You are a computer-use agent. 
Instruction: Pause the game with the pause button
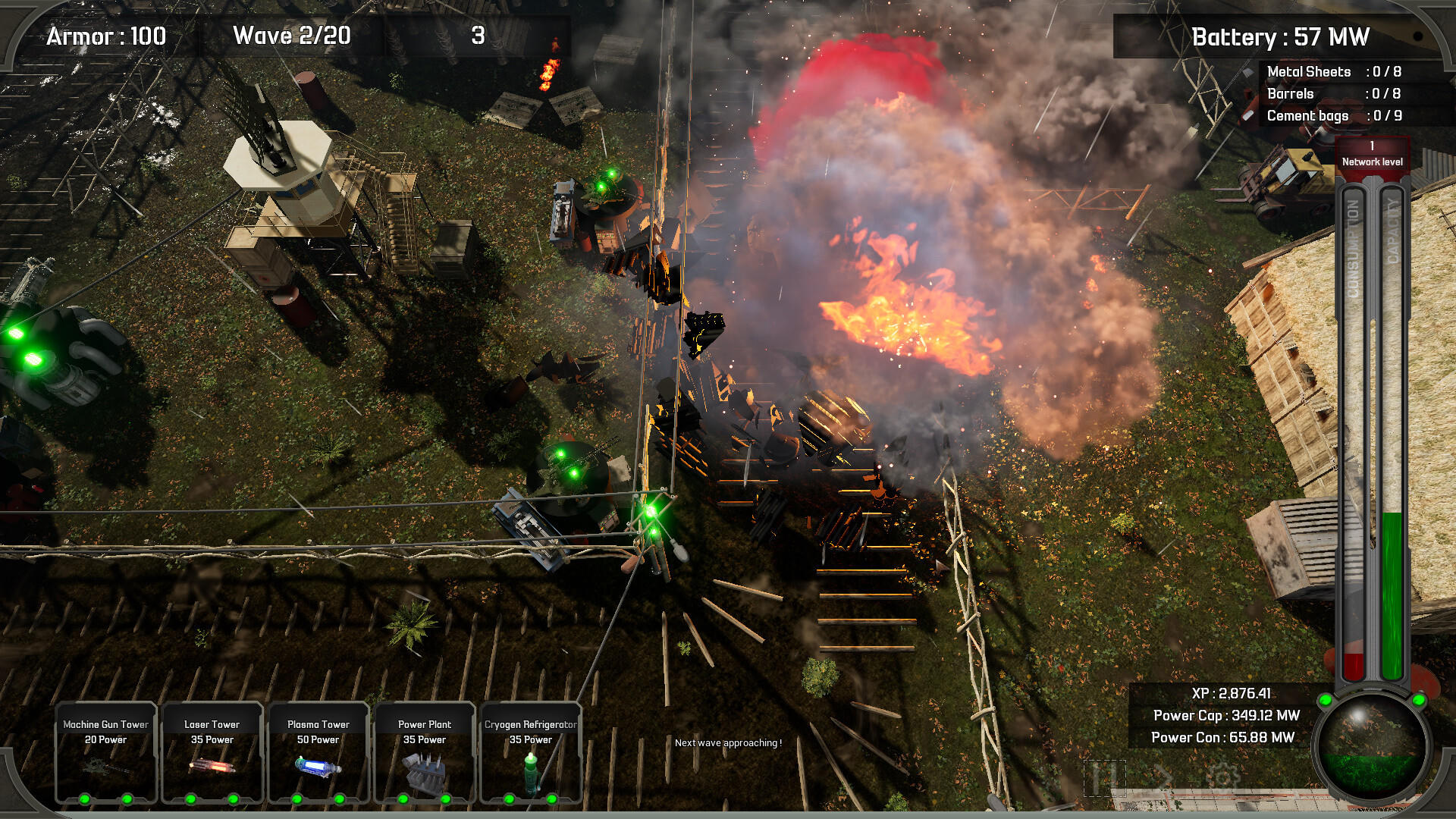(x=1104, y=777)
